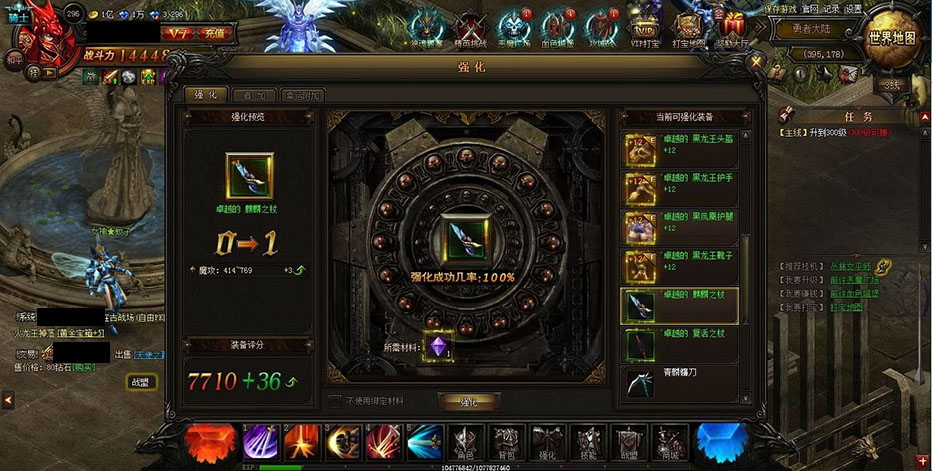Viewport: 932px width, 471px height.
Task: Close the 强化 enhancement window
Action: pos(757,61)
